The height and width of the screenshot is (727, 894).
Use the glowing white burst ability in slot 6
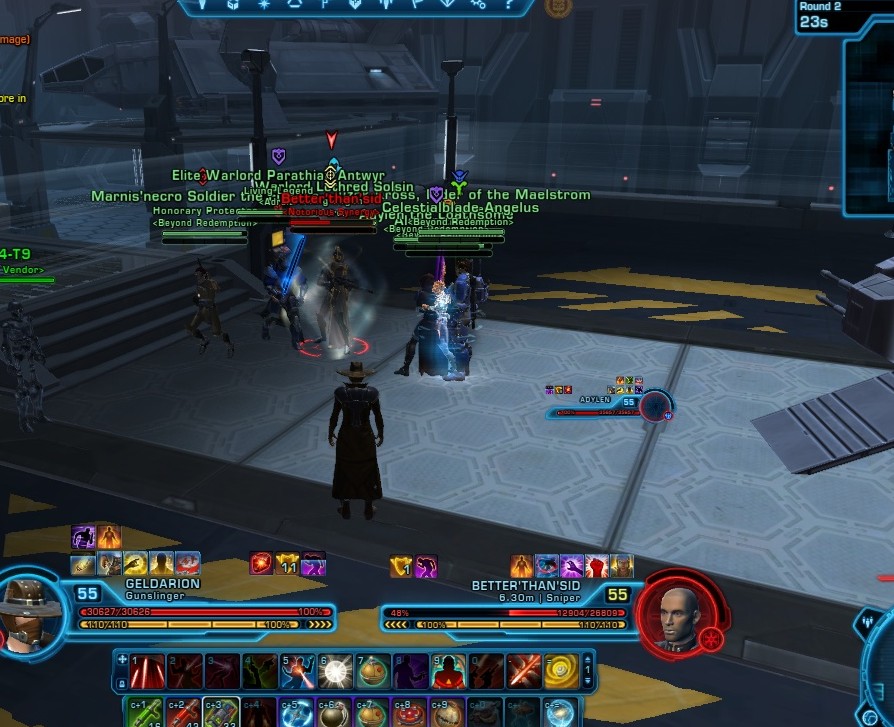tap(335, 672)
